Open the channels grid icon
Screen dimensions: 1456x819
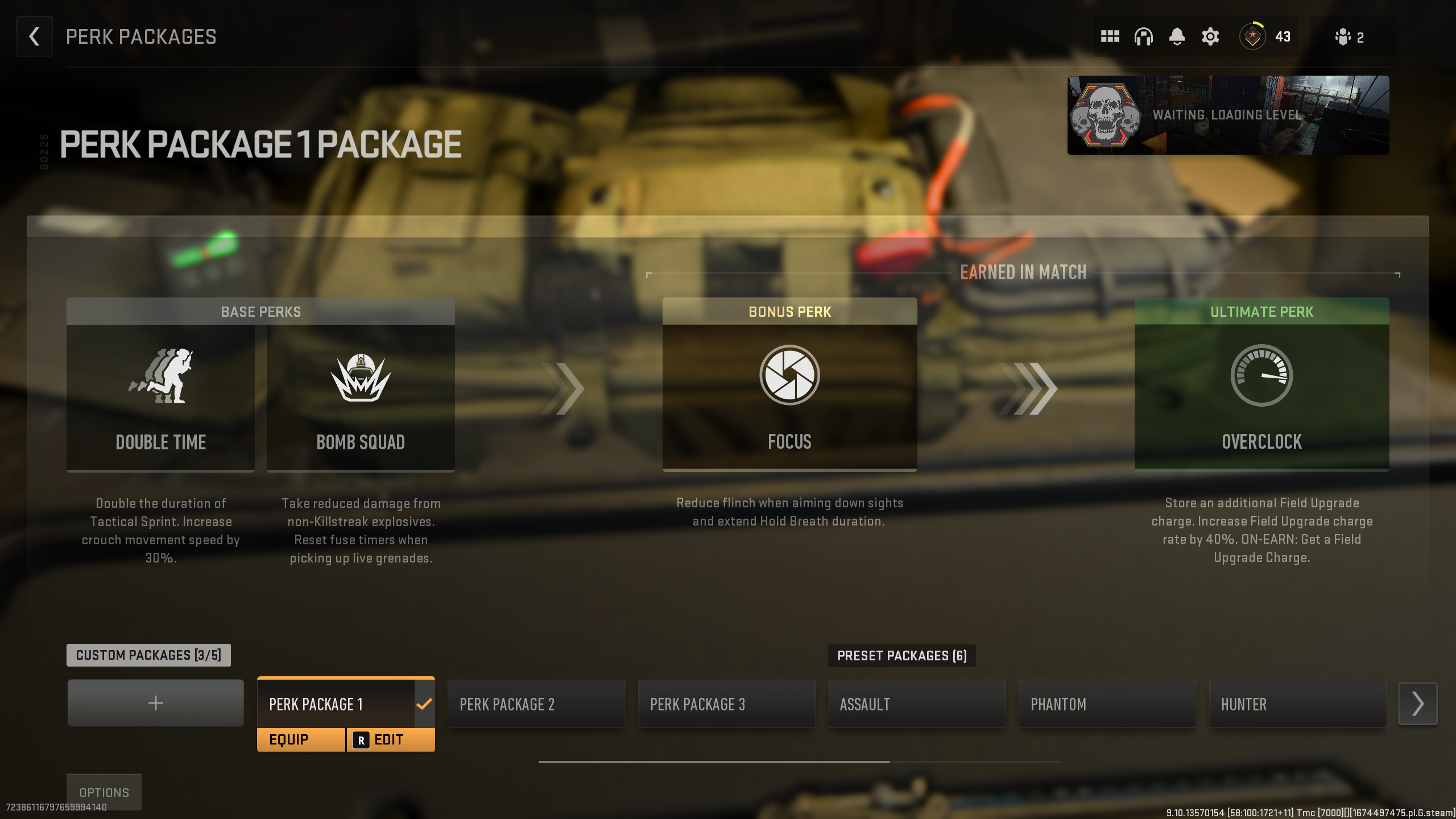(x=1110, y=36)
